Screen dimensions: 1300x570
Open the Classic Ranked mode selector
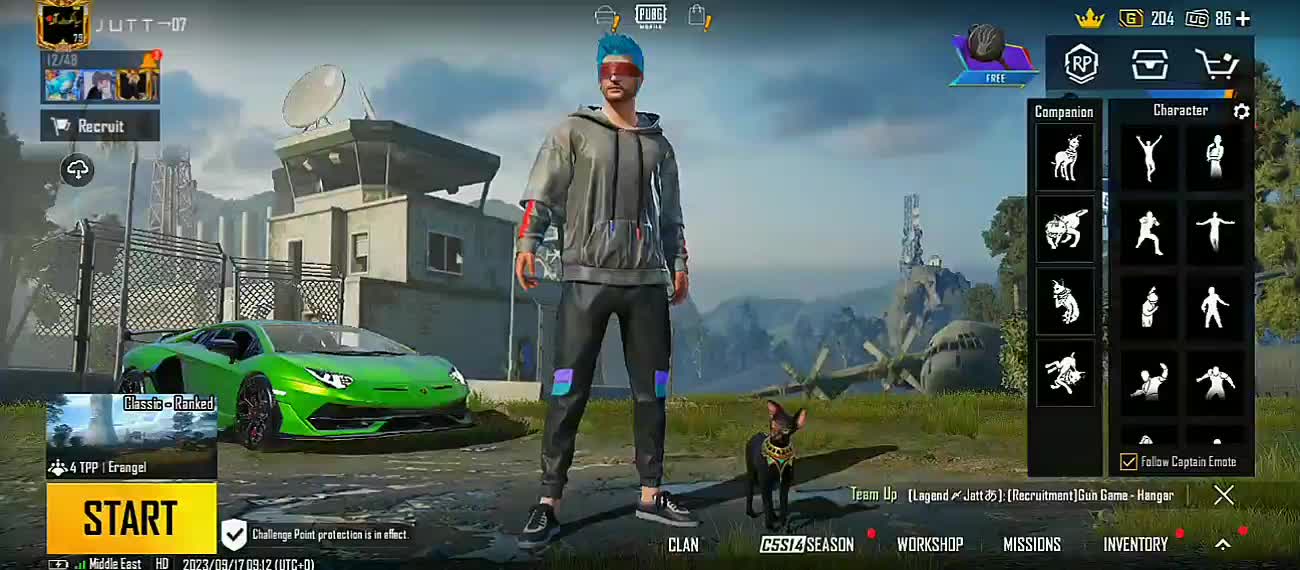[x=131, y=436]
